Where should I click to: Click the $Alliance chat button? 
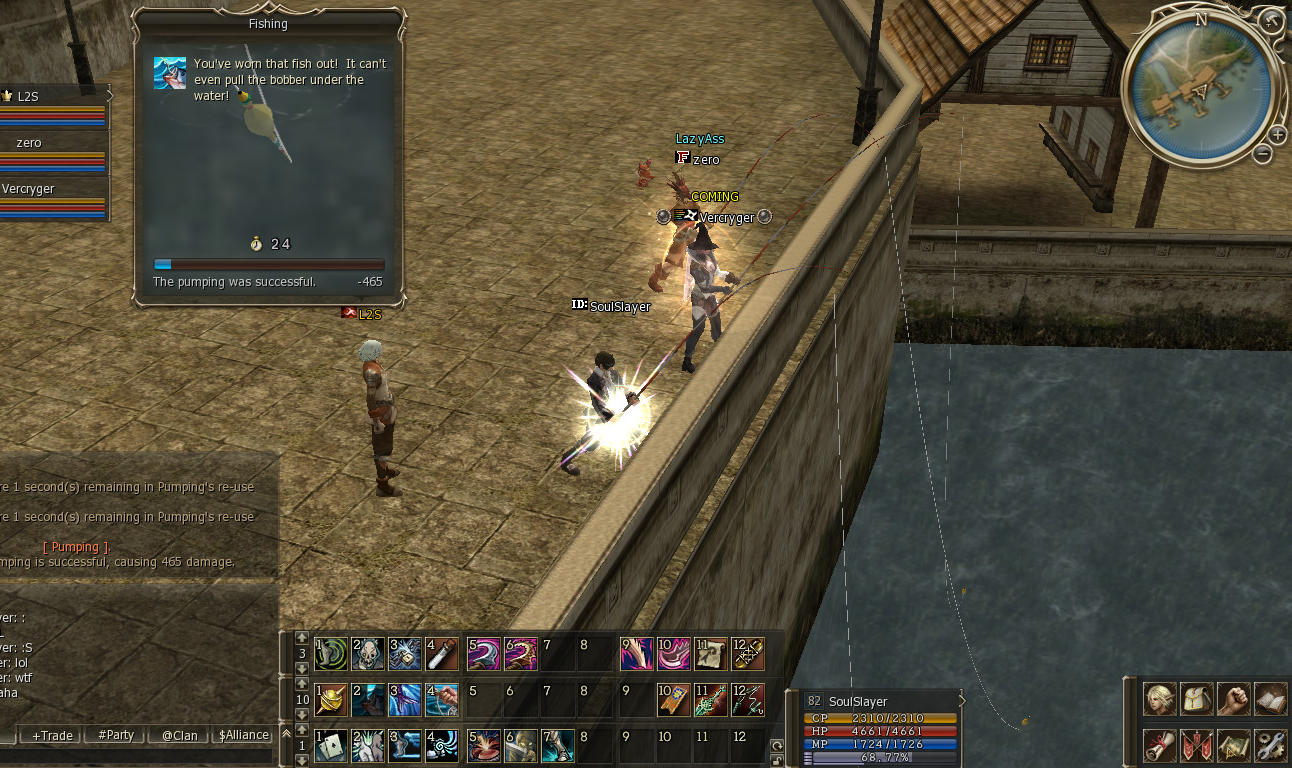(242, 735)
